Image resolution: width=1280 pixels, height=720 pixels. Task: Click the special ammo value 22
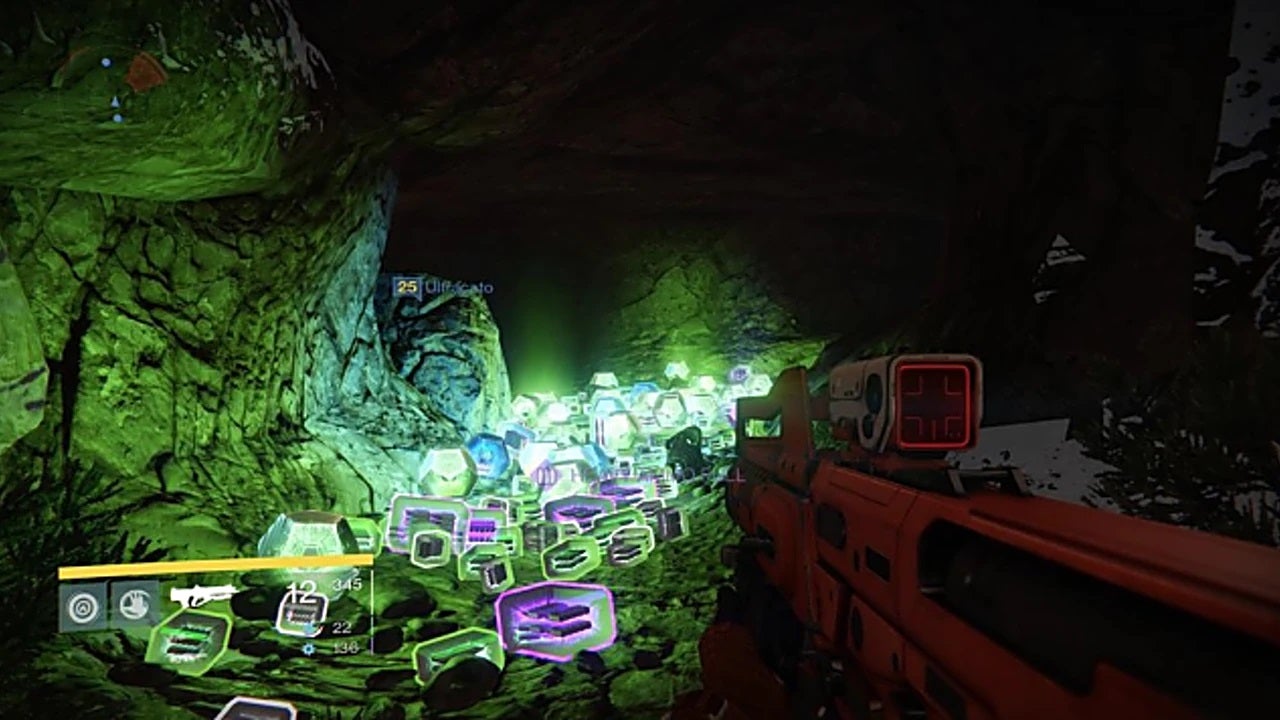click(x=340, y=626)
